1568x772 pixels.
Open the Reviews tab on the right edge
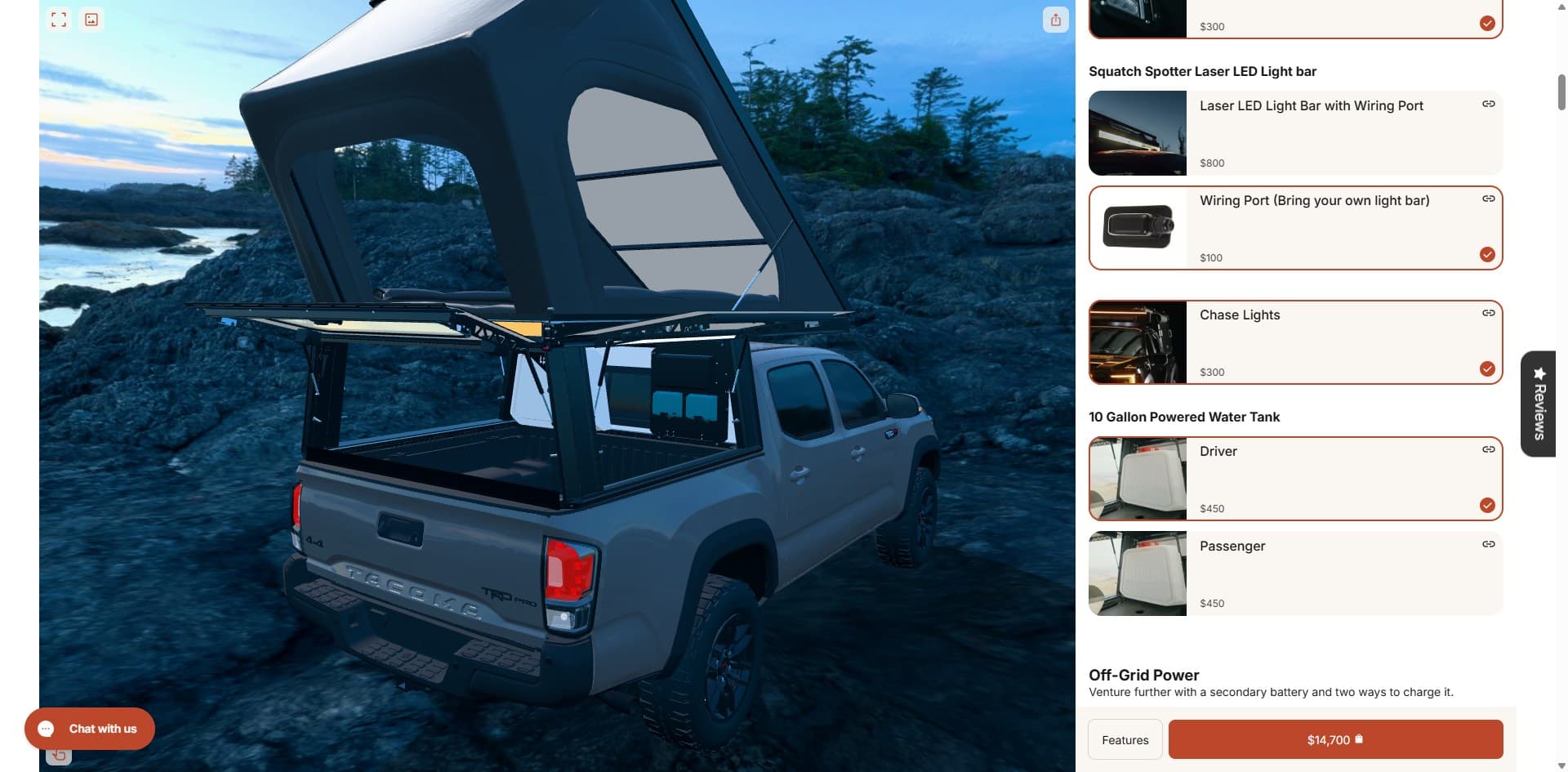[x=1539, y=404]
